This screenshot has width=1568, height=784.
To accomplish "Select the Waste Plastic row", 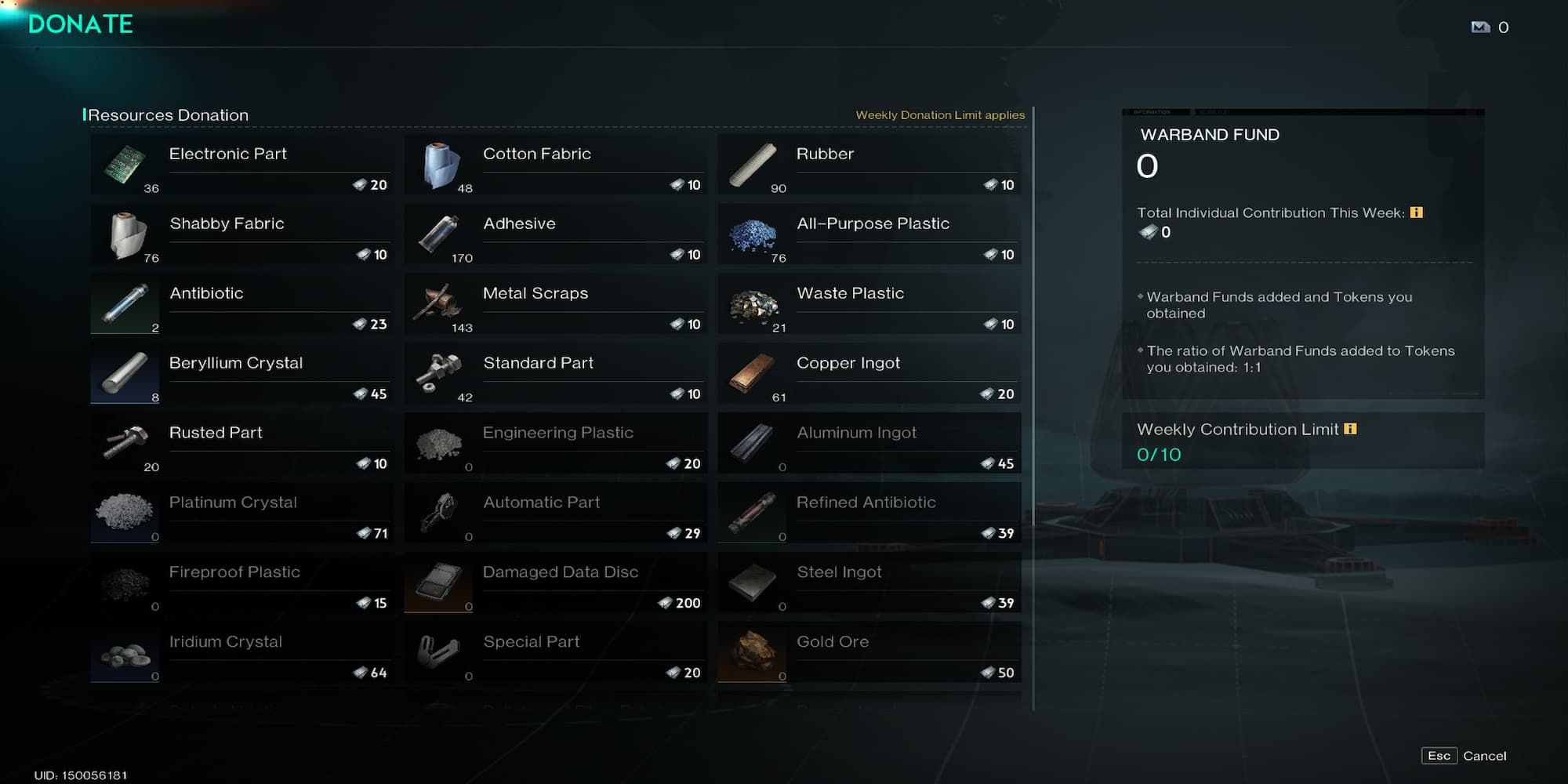I will tap(869, 304).
